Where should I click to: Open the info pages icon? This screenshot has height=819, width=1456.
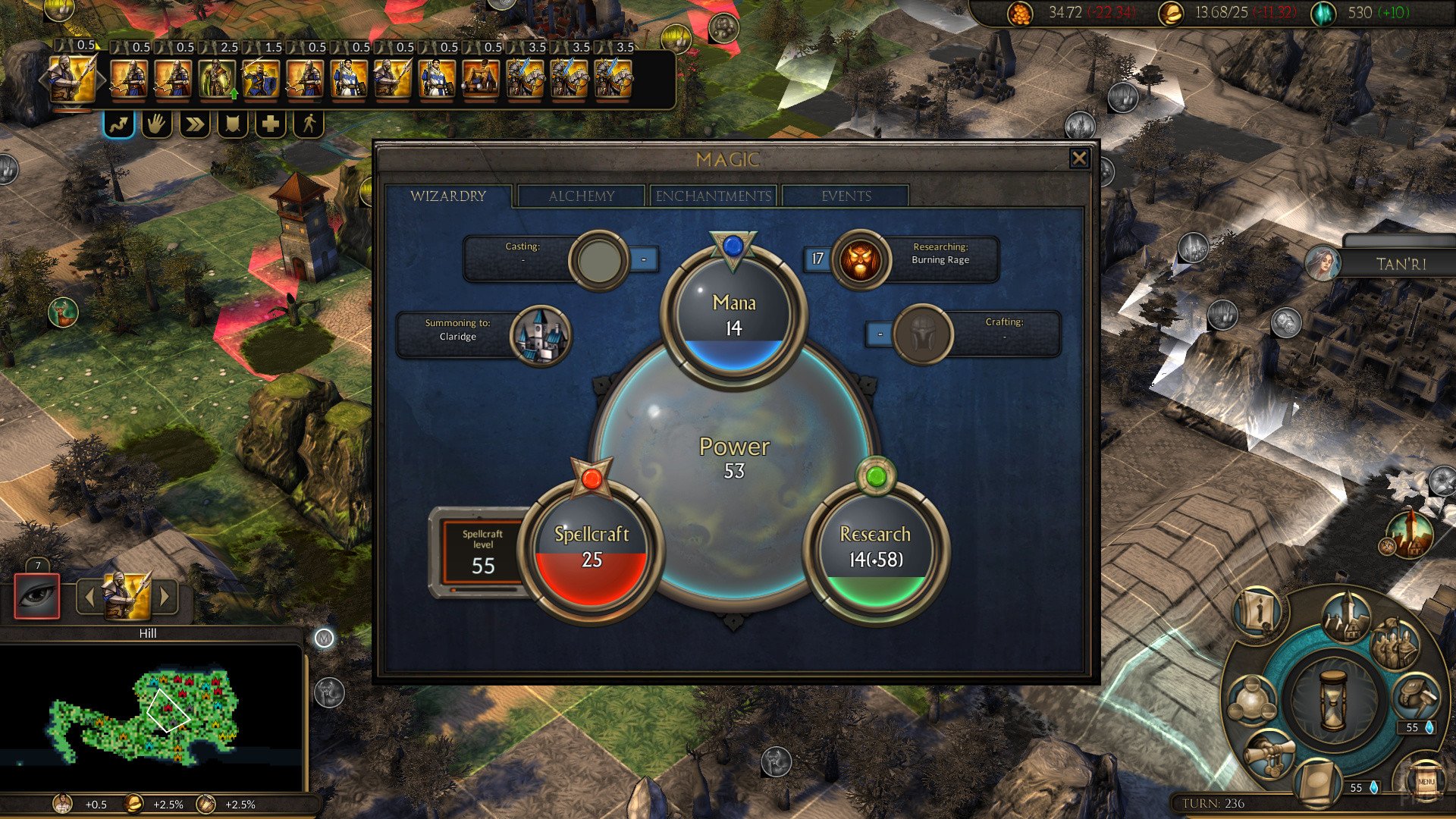pyautogui.click(x=1258, y=612)
